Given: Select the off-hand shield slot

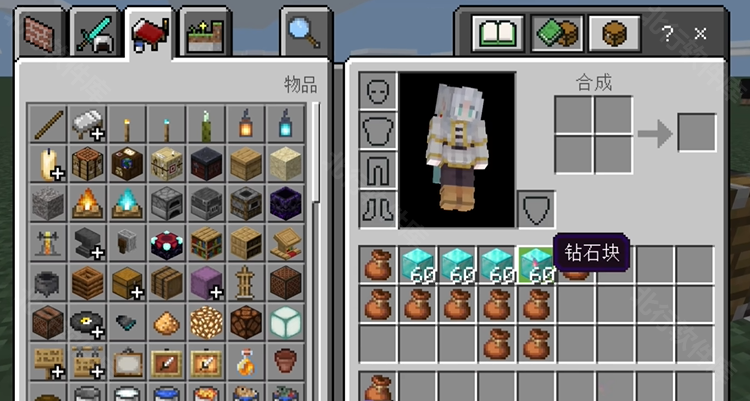Looking at the screenshot, I should click(x=536, y=209).
